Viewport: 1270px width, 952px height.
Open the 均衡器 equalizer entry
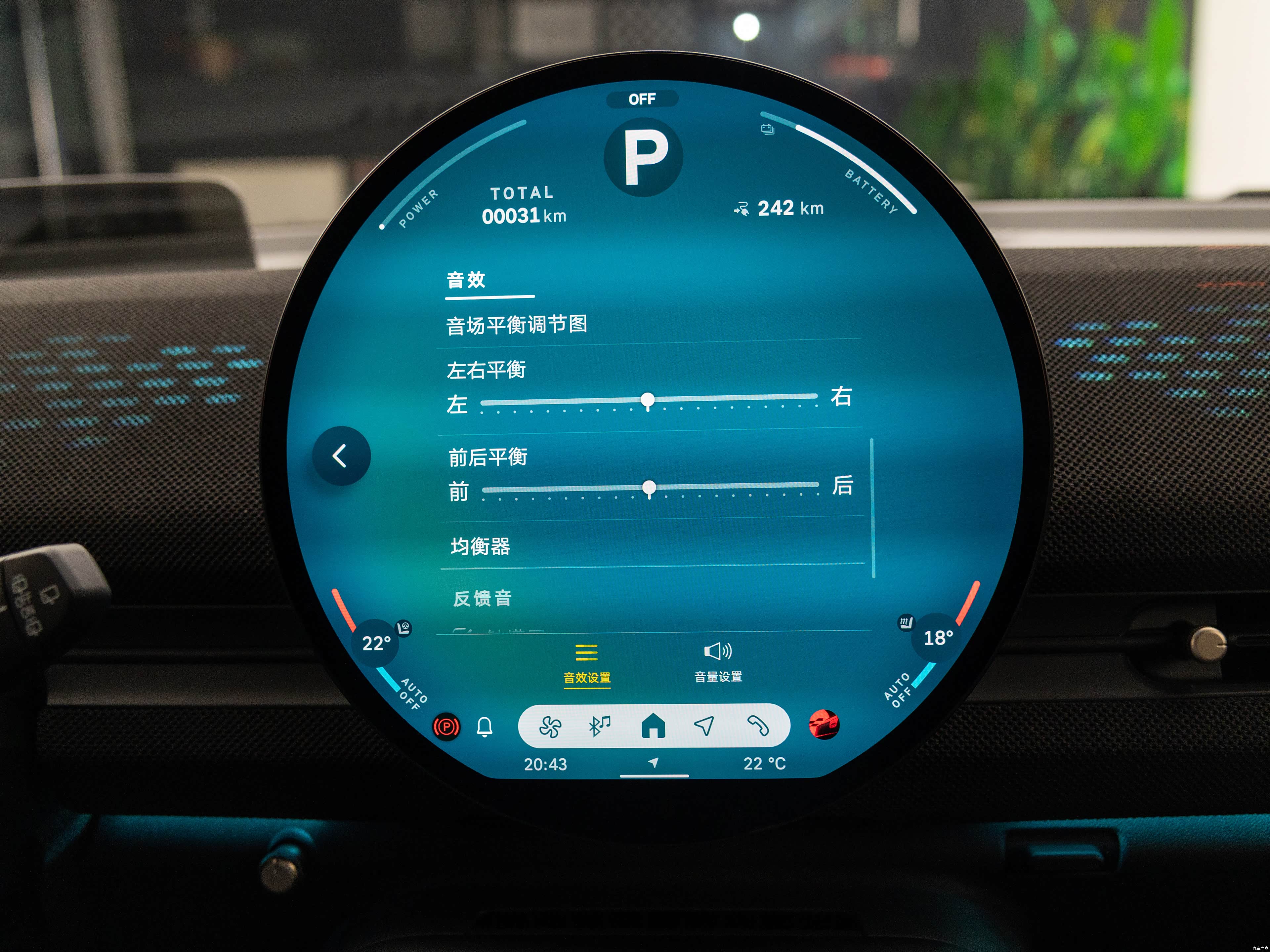(481, 546)
